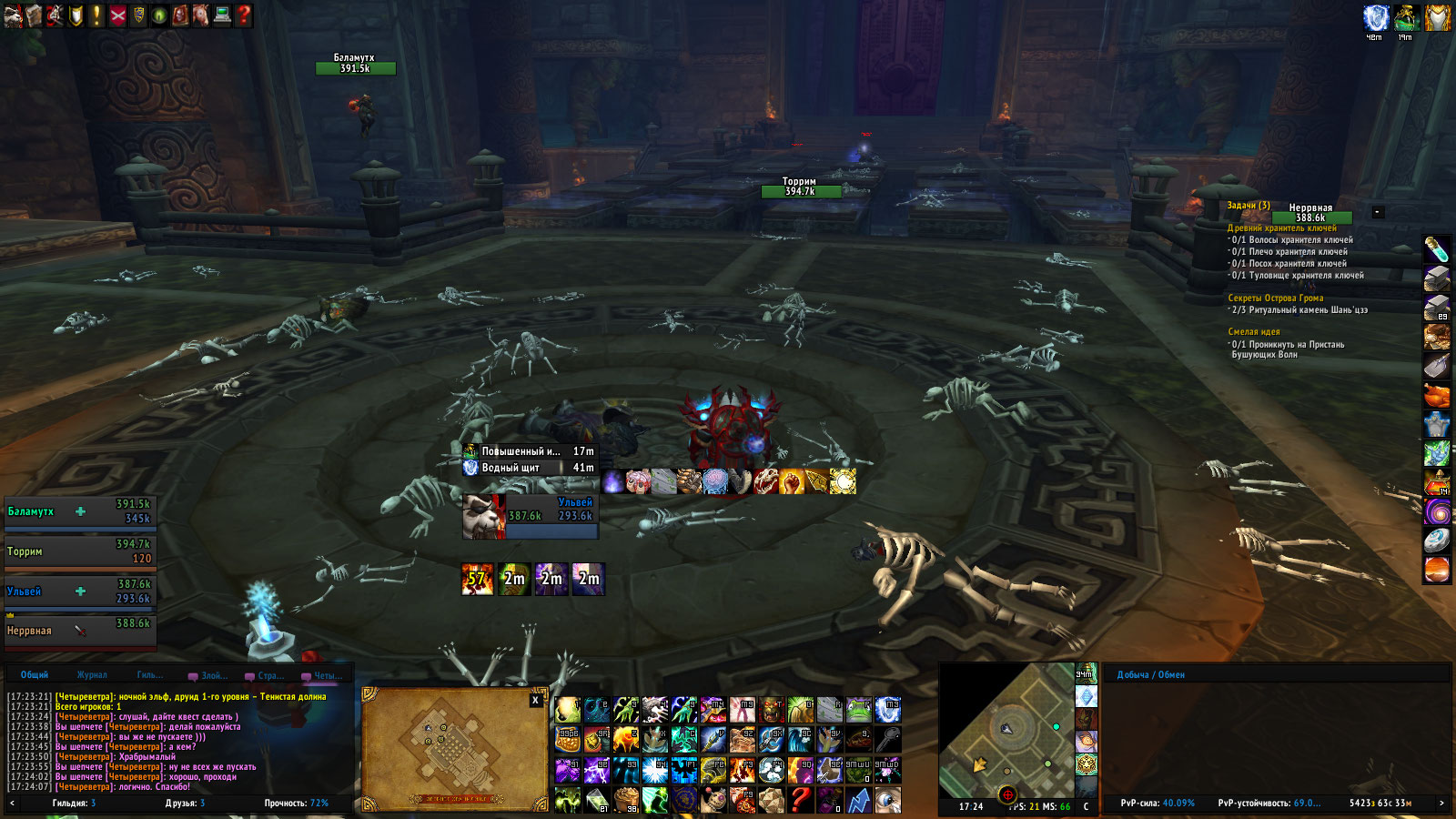Screen dimensions: 1456x819
Task: Open the character info panda icon
Action: coord(12,15)
